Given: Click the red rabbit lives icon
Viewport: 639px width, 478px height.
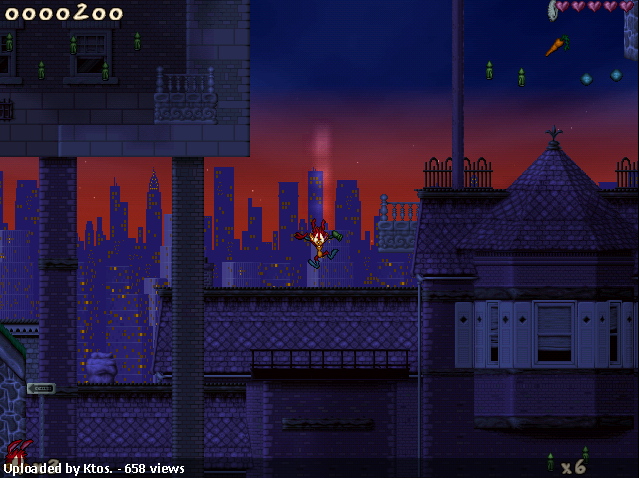Looking at the screenshot, I should pyautogui.click(x=18, y=454).
